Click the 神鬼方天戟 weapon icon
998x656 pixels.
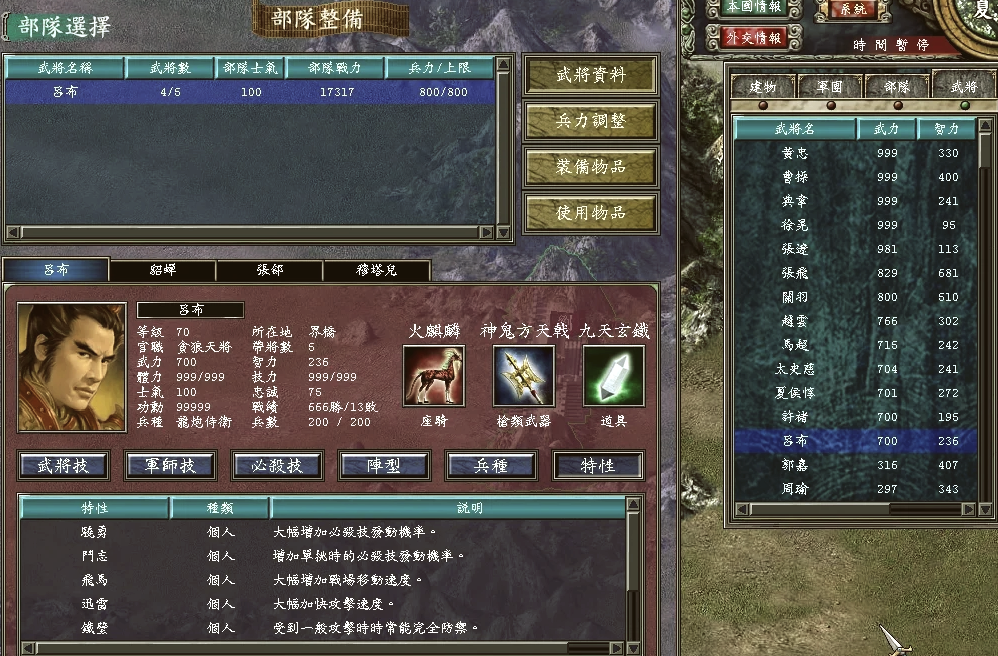click(x=523, y=375)
